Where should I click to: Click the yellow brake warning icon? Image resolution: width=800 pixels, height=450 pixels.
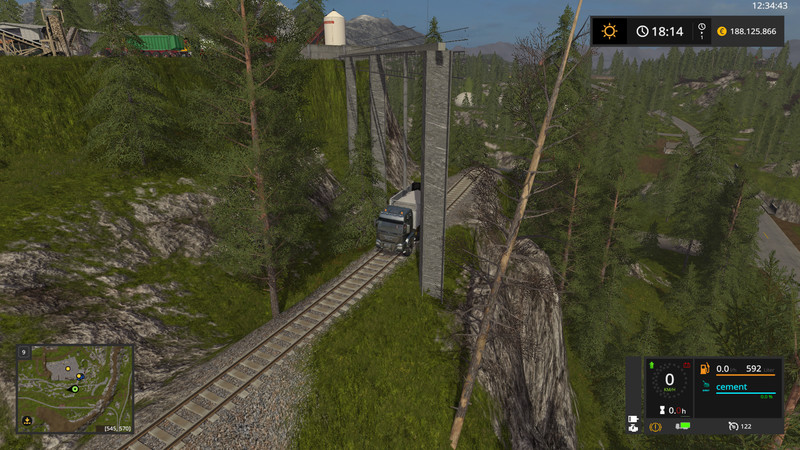[655, 427]
